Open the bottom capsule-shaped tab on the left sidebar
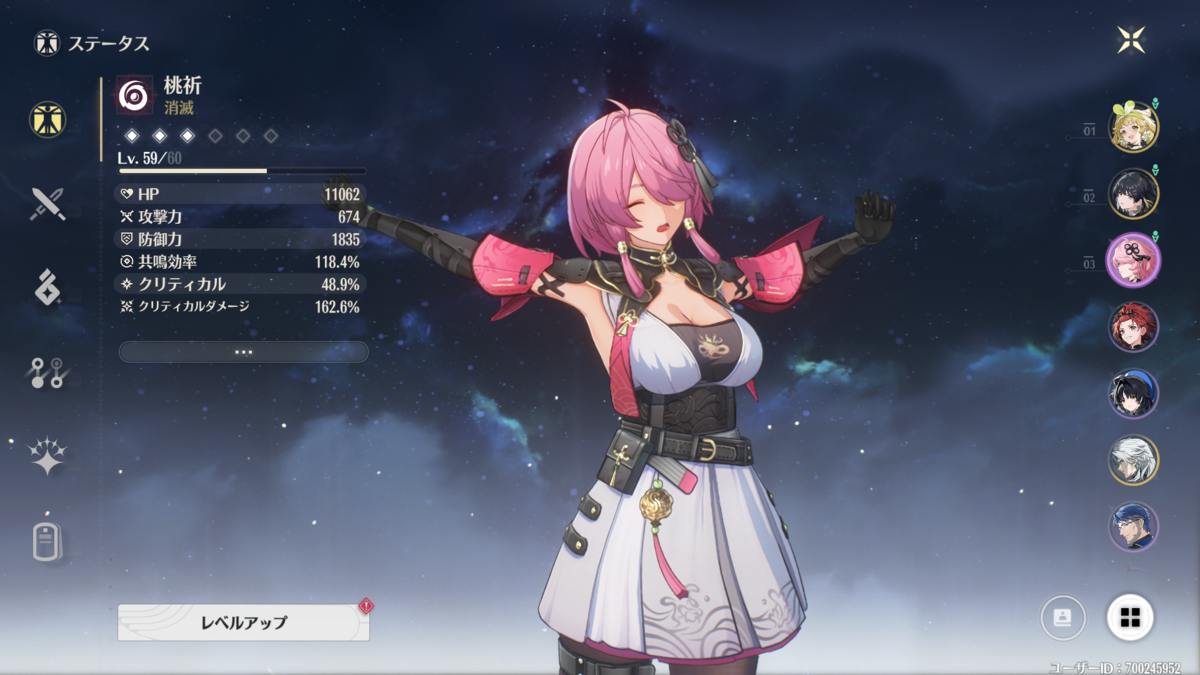The image size is (1200, 675). (47, 542)
